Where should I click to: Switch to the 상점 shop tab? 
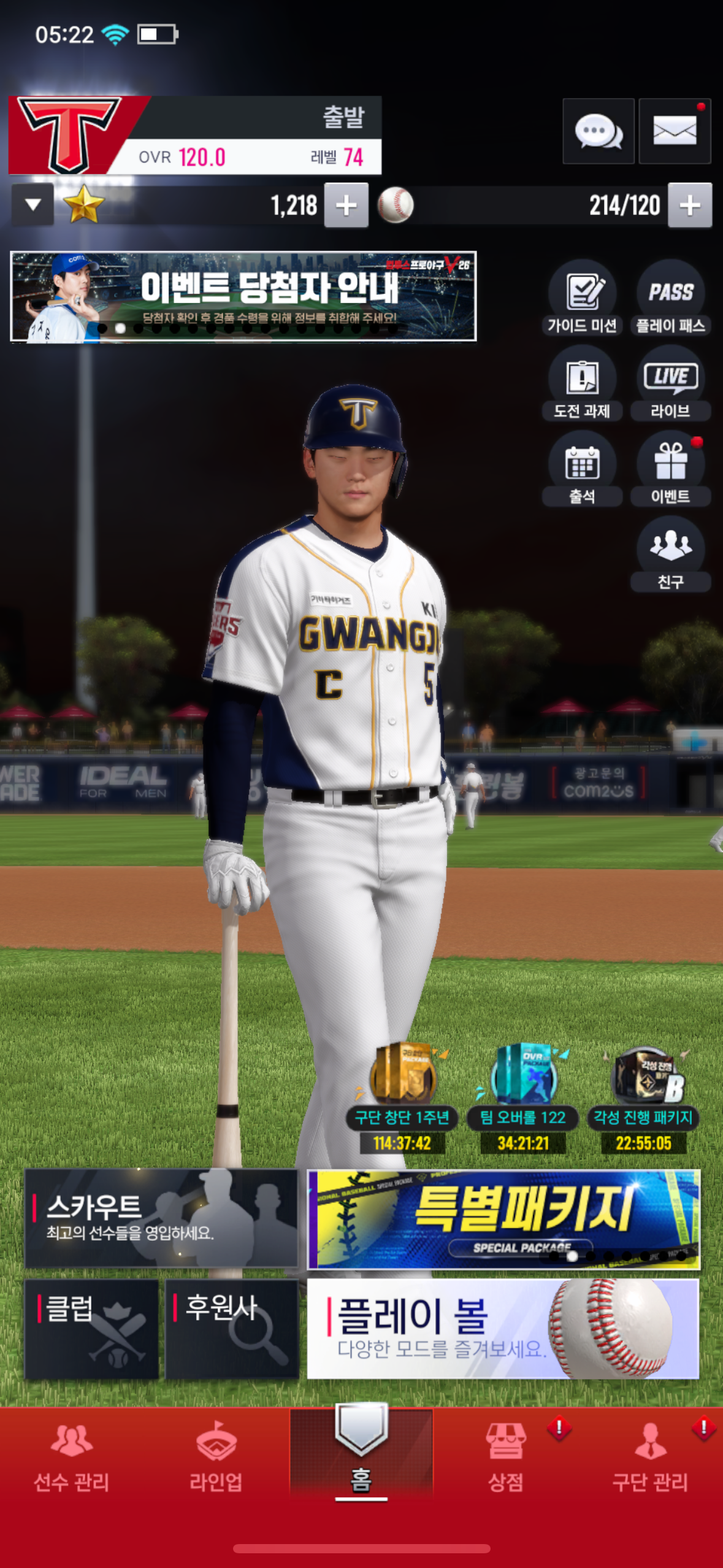[506, 1459]
